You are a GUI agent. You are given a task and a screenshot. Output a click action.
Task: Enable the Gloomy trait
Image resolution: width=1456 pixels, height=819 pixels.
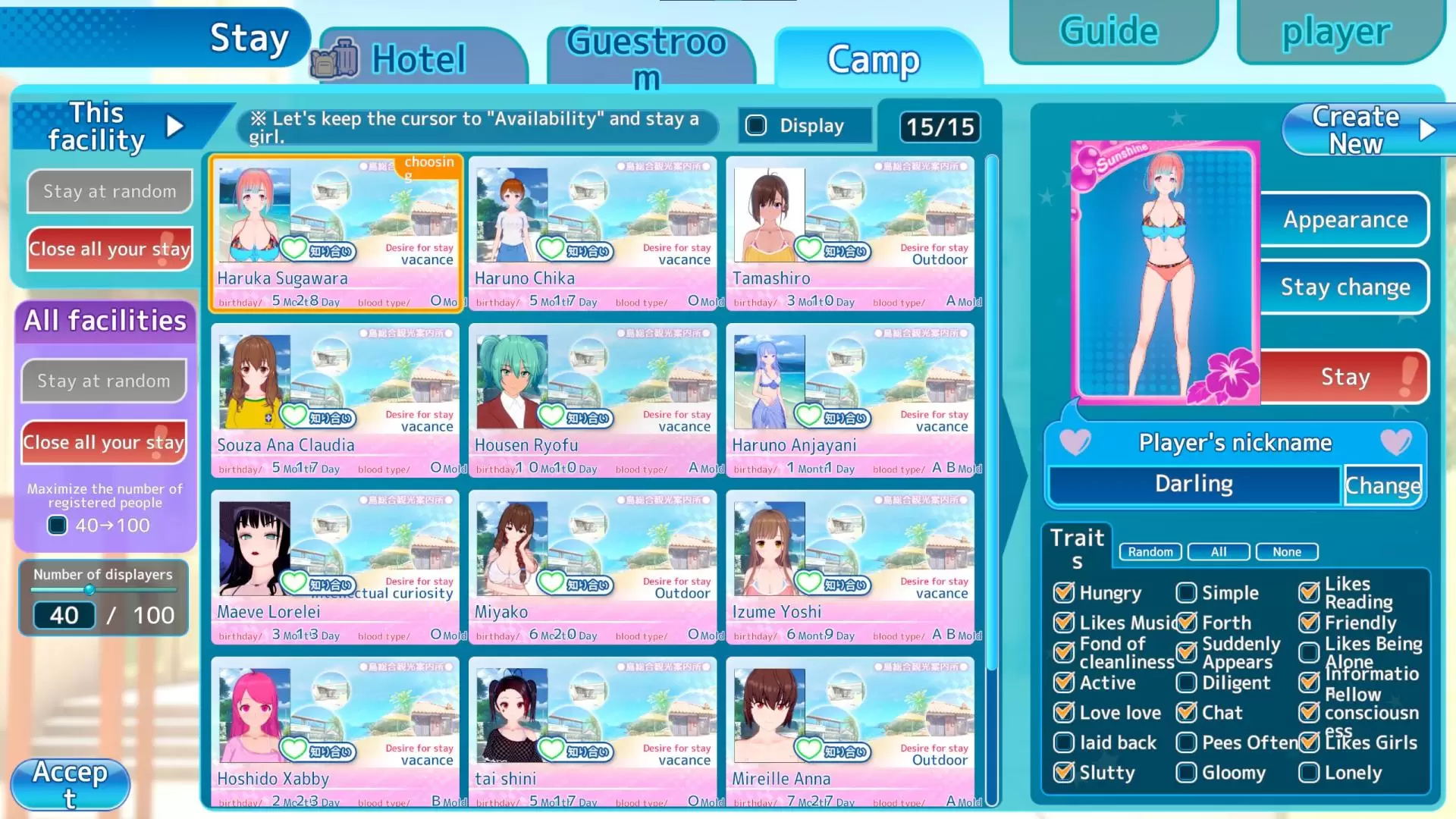click(1187, 773)
